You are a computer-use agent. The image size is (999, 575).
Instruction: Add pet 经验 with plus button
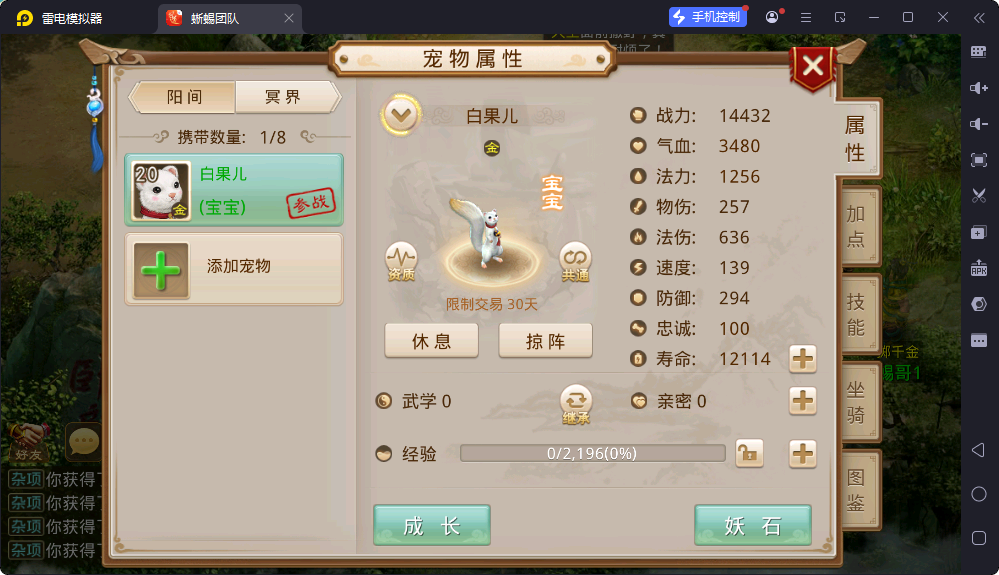click(x=803, y=454)
